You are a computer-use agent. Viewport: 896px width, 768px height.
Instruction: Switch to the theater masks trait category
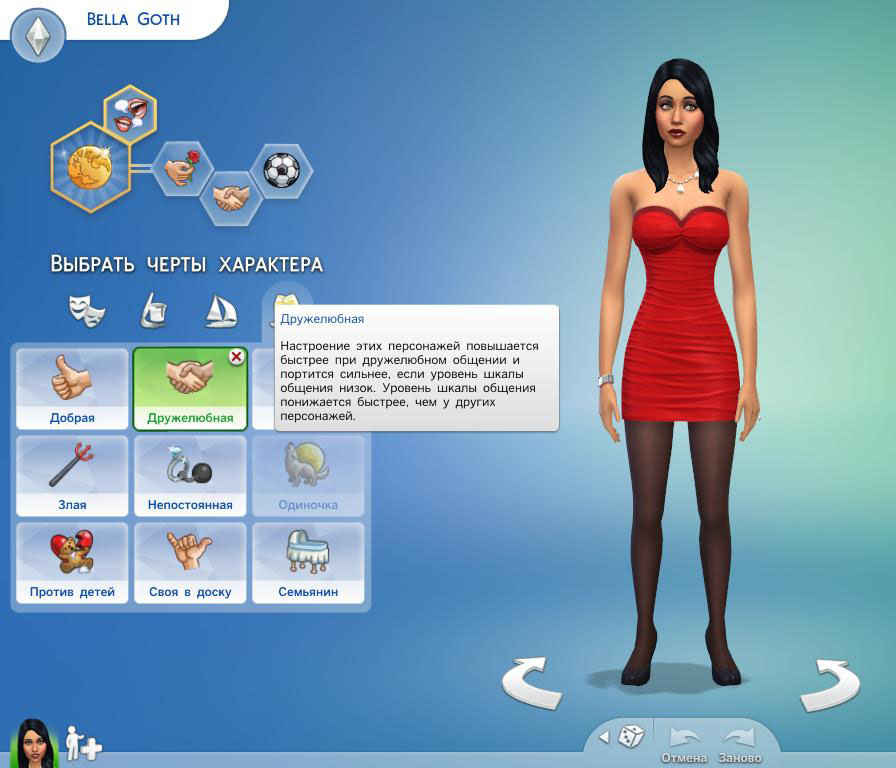point(87,309)
